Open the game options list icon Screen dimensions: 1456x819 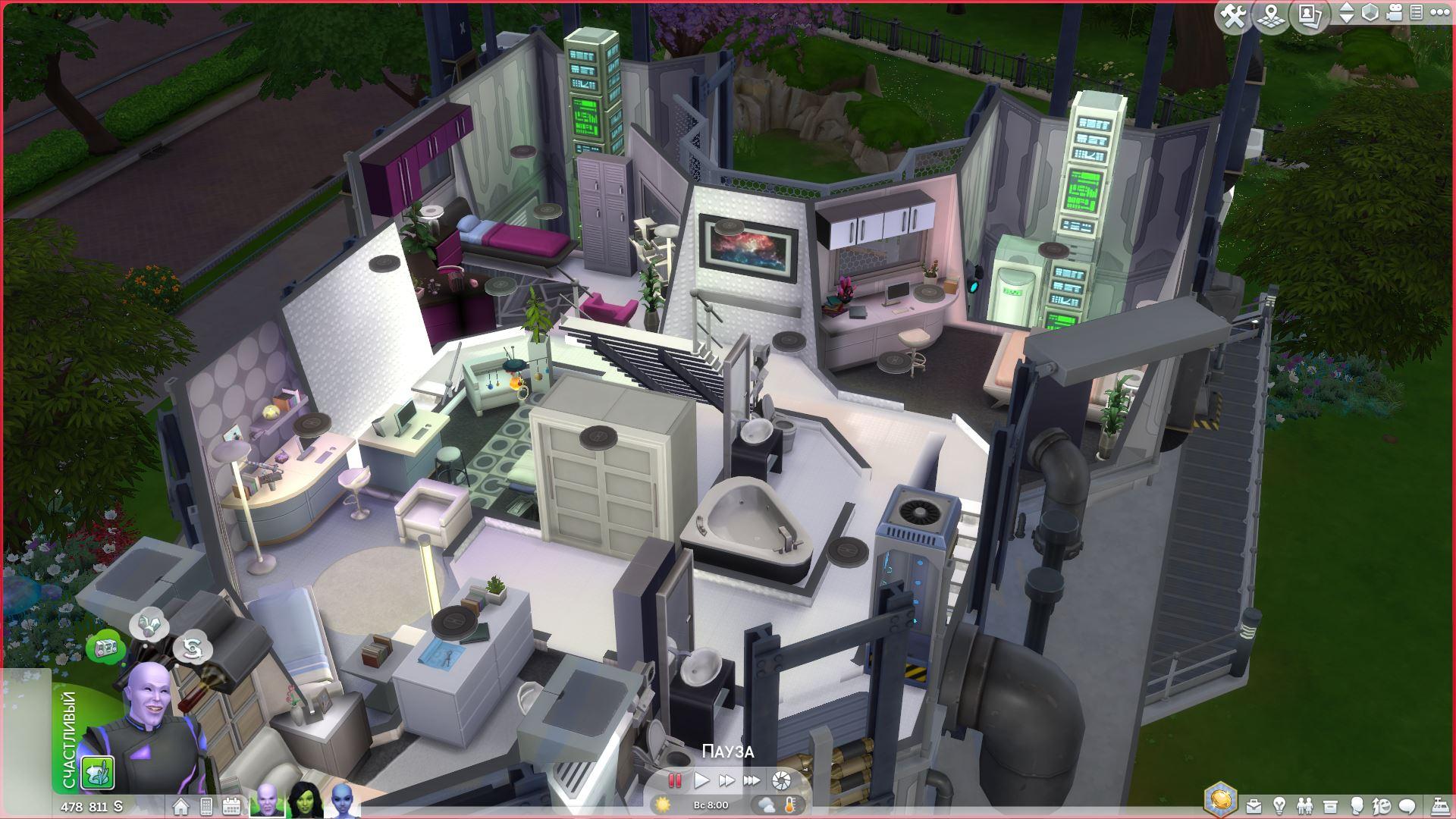point(1416,13)
